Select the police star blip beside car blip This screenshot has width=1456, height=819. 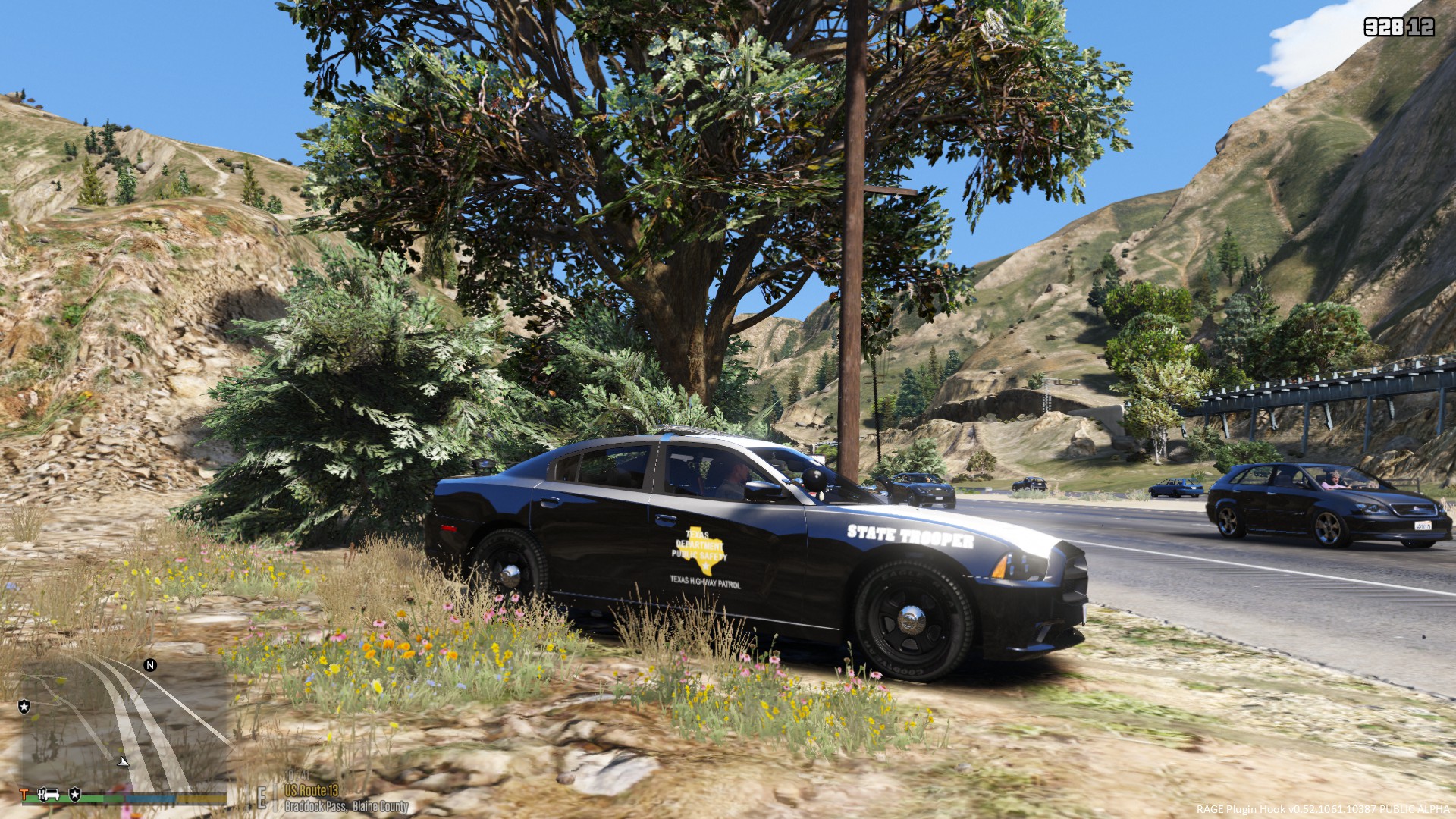tap(75, 794)
